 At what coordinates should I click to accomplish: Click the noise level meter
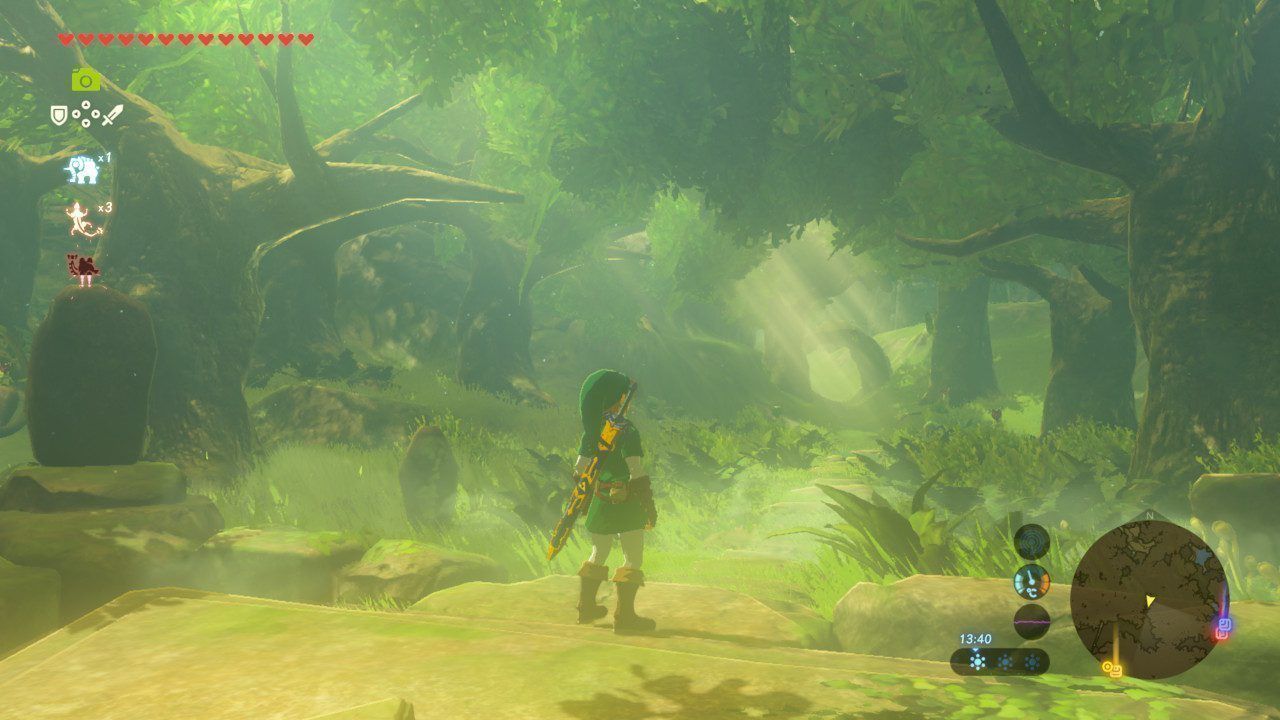[x=1031, y=621]
